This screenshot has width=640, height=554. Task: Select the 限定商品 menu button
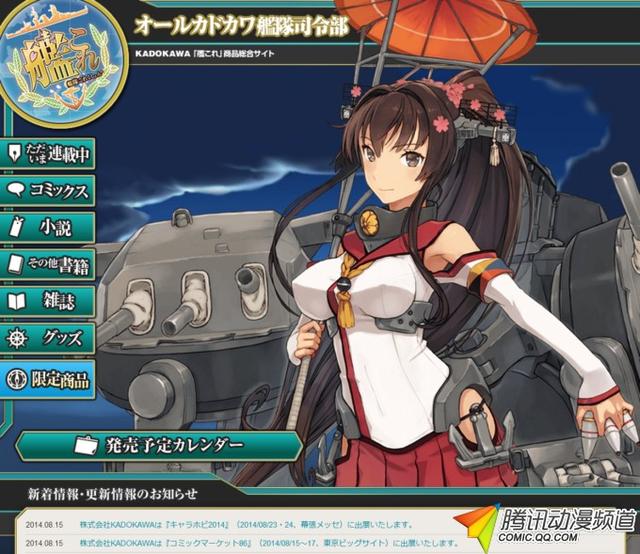(49, 378)
